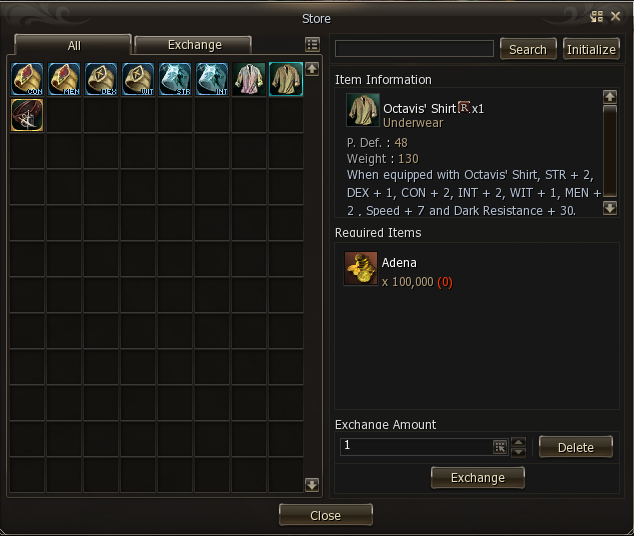
Task: Pick the pink shirt item
Action: coord(249,78)
